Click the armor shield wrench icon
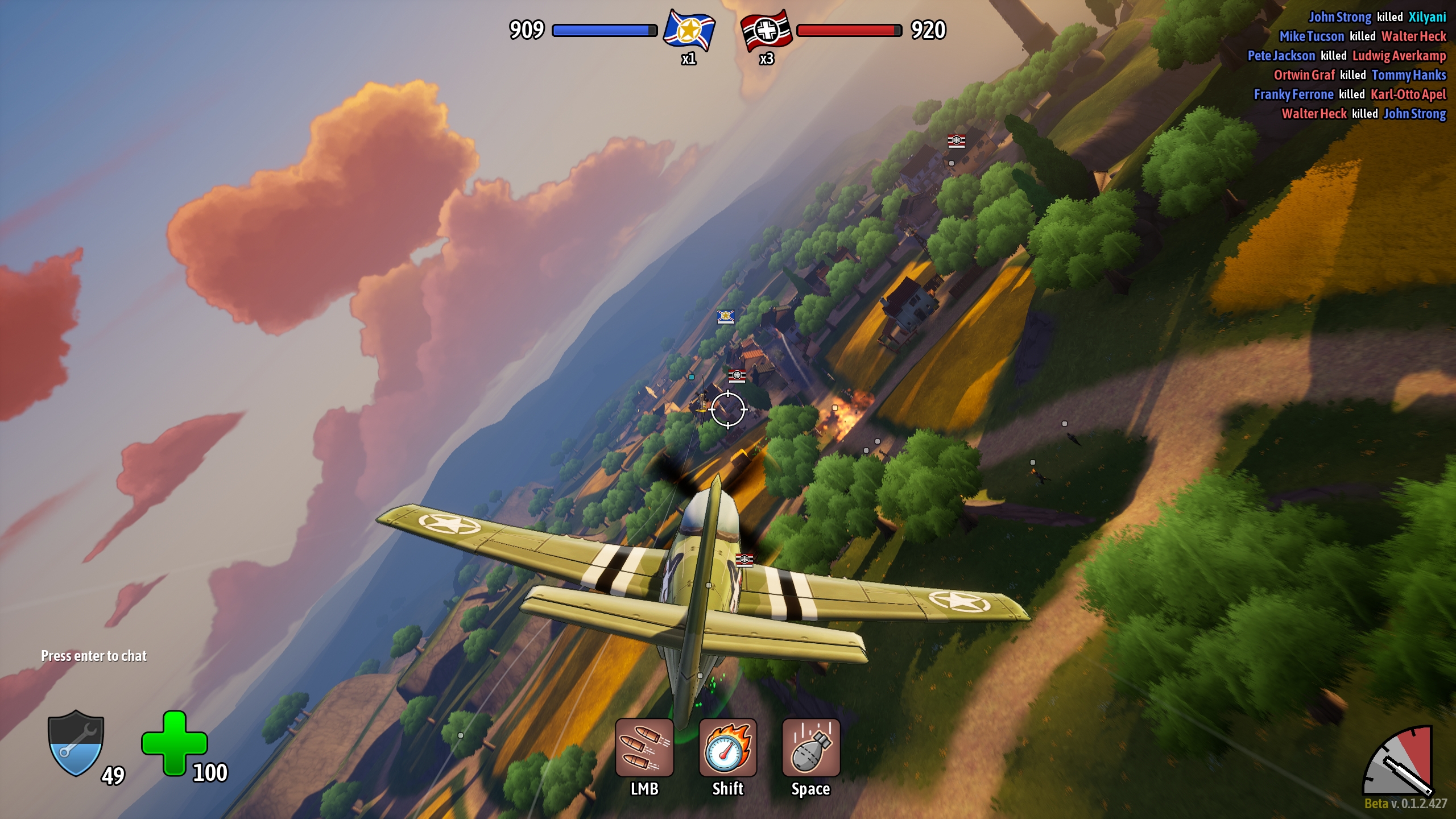Screen dimensions: 1456x819 (76, 743)
